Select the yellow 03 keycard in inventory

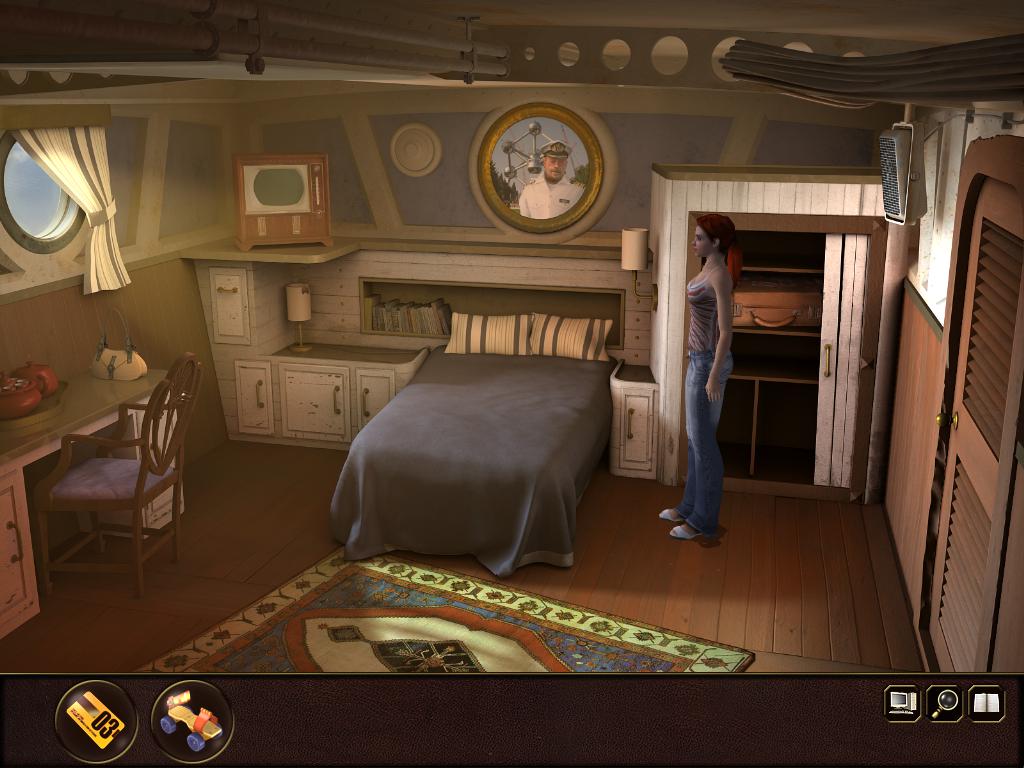(x=96, y=720)
